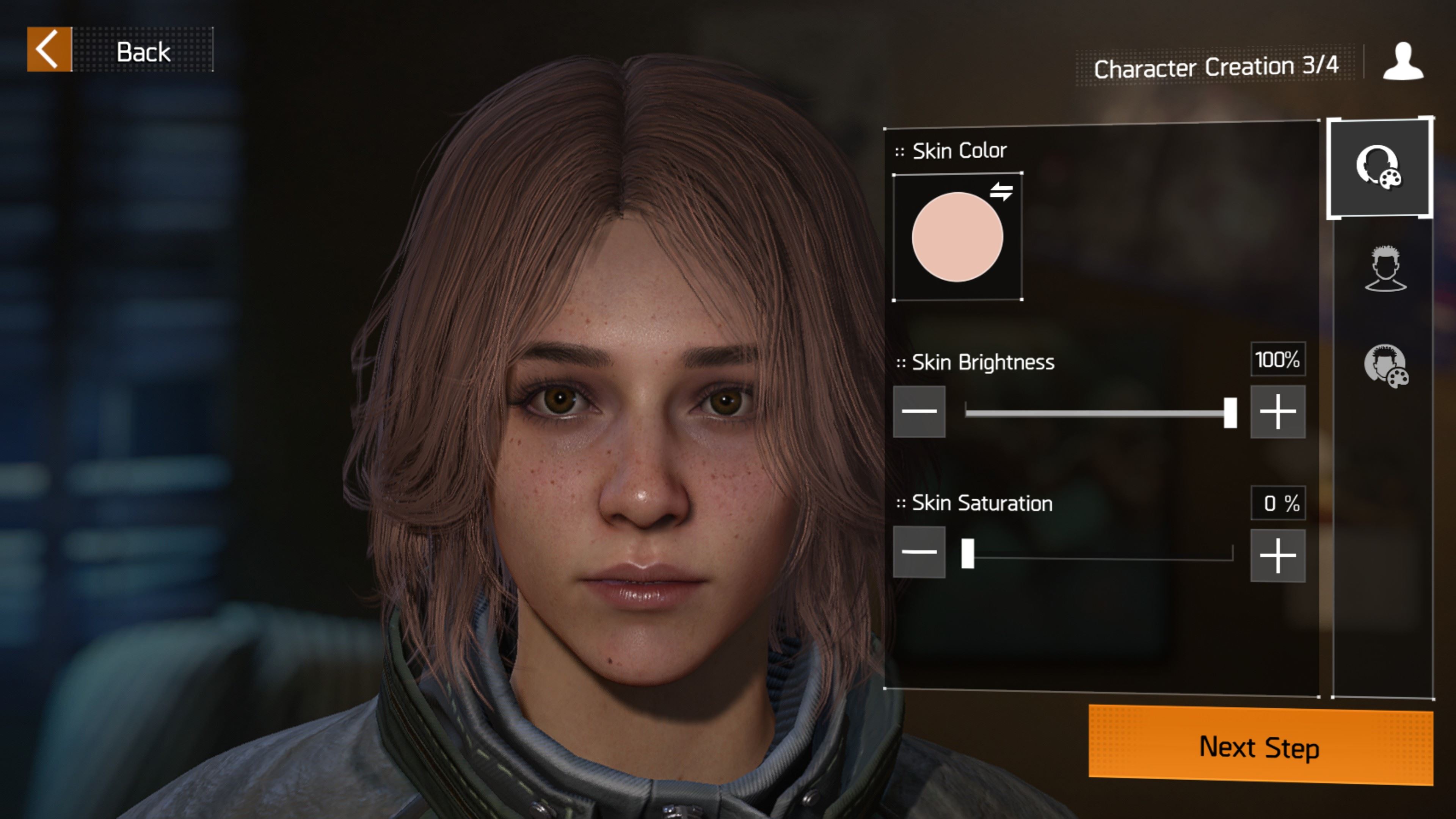Open the hair color palette tab
This screenshot has width=1456, height=819.
(1385, 366)
